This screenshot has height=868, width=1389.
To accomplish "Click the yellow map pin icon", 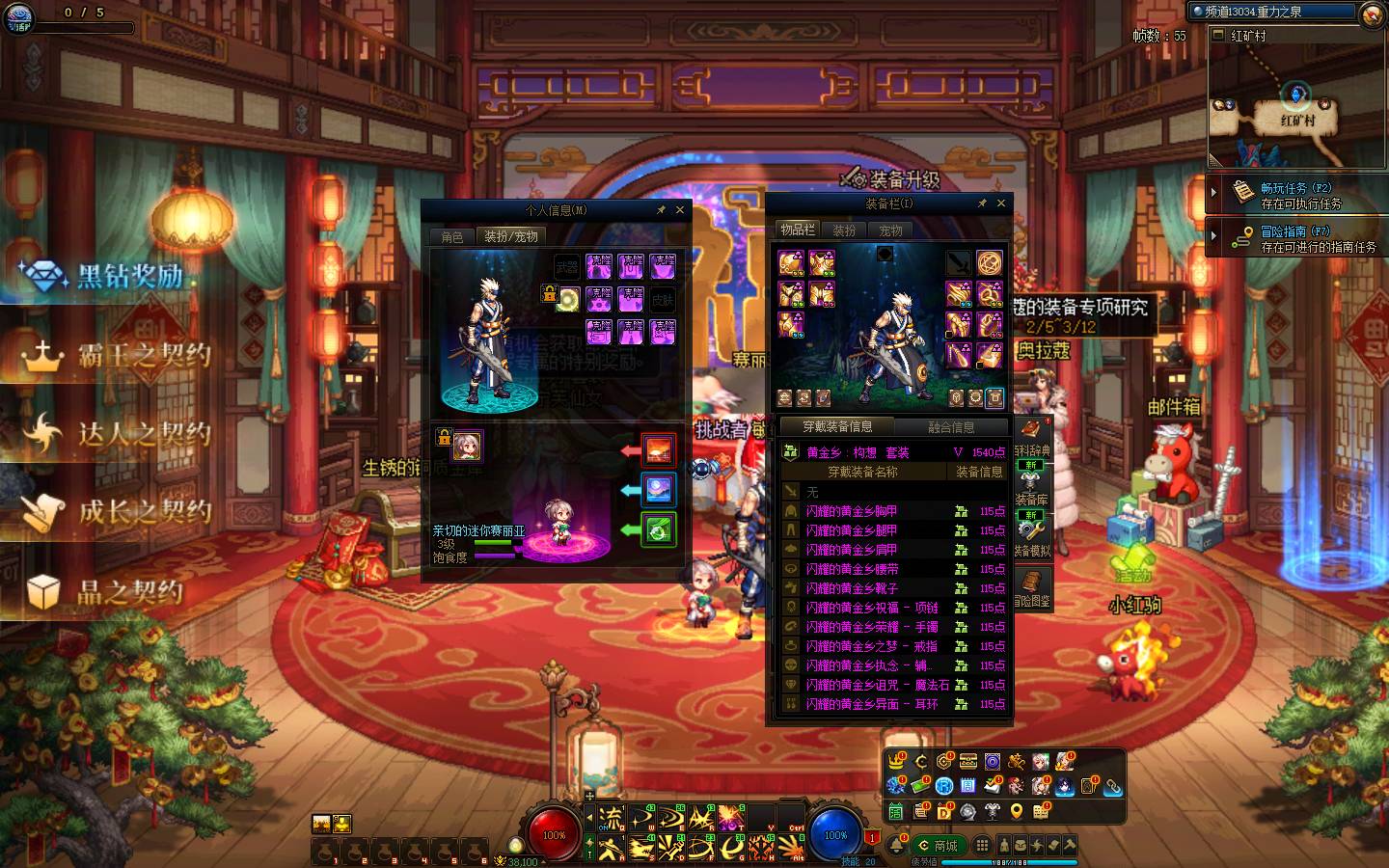I will (1016, 811).
